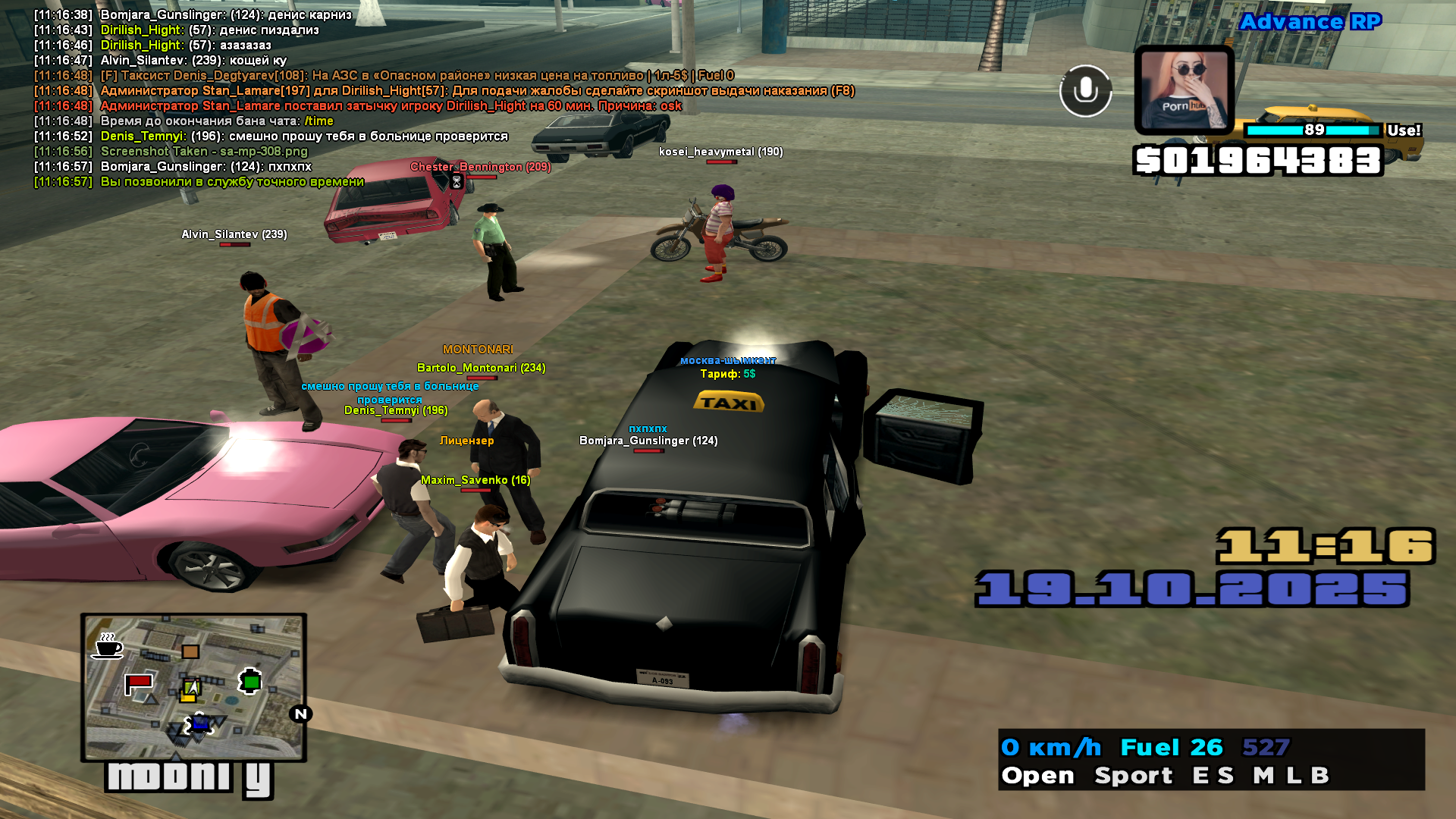The height and width of the screenshot is (819, 1456).
Task: Select Denis_Temnyi's chat message about the hospital
Action: pyautogui.click(x=303, y=136)
